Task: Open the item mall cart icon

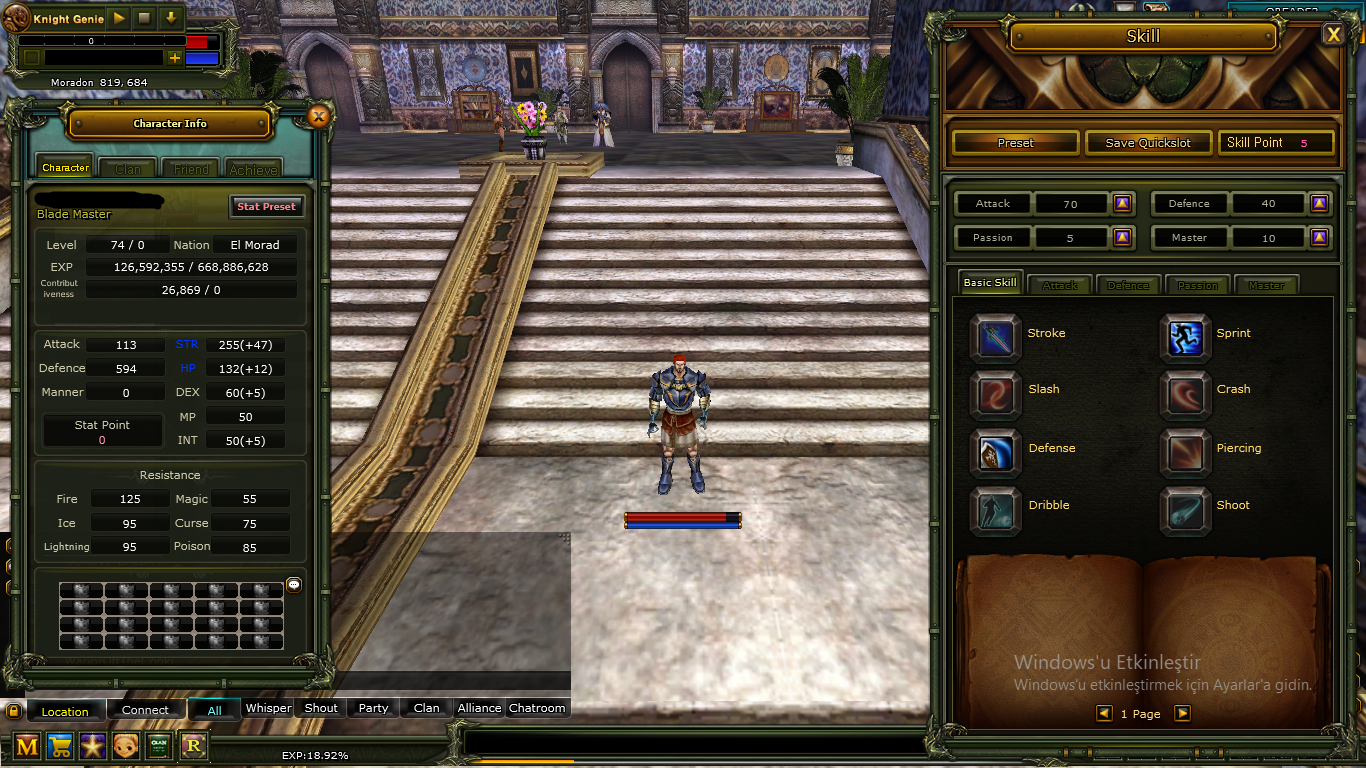Action: click(x=60, y=746)
